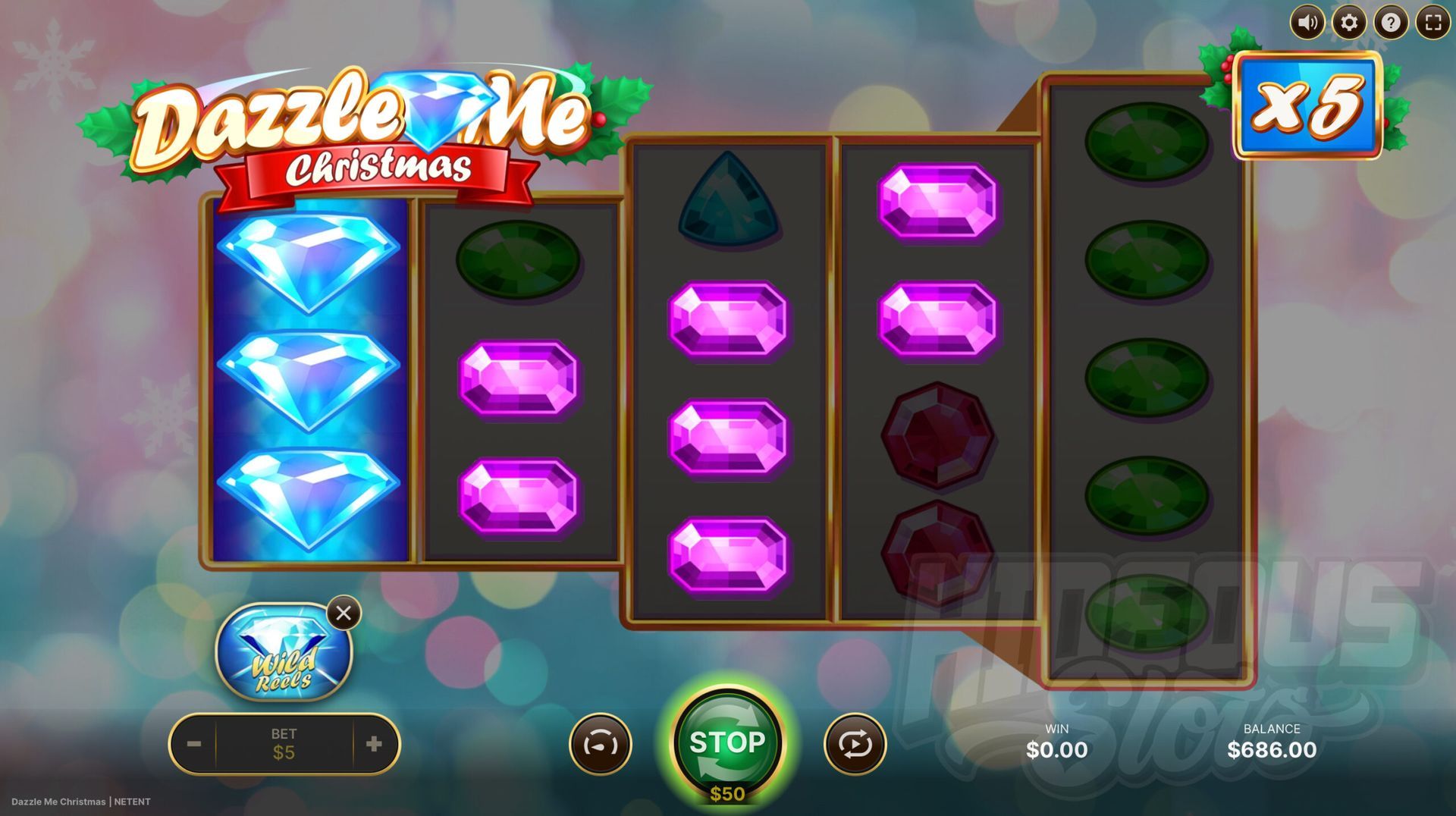Open the gear settings menu
The width and height of the screenshot is (1456, 816).
[1349, 23]
